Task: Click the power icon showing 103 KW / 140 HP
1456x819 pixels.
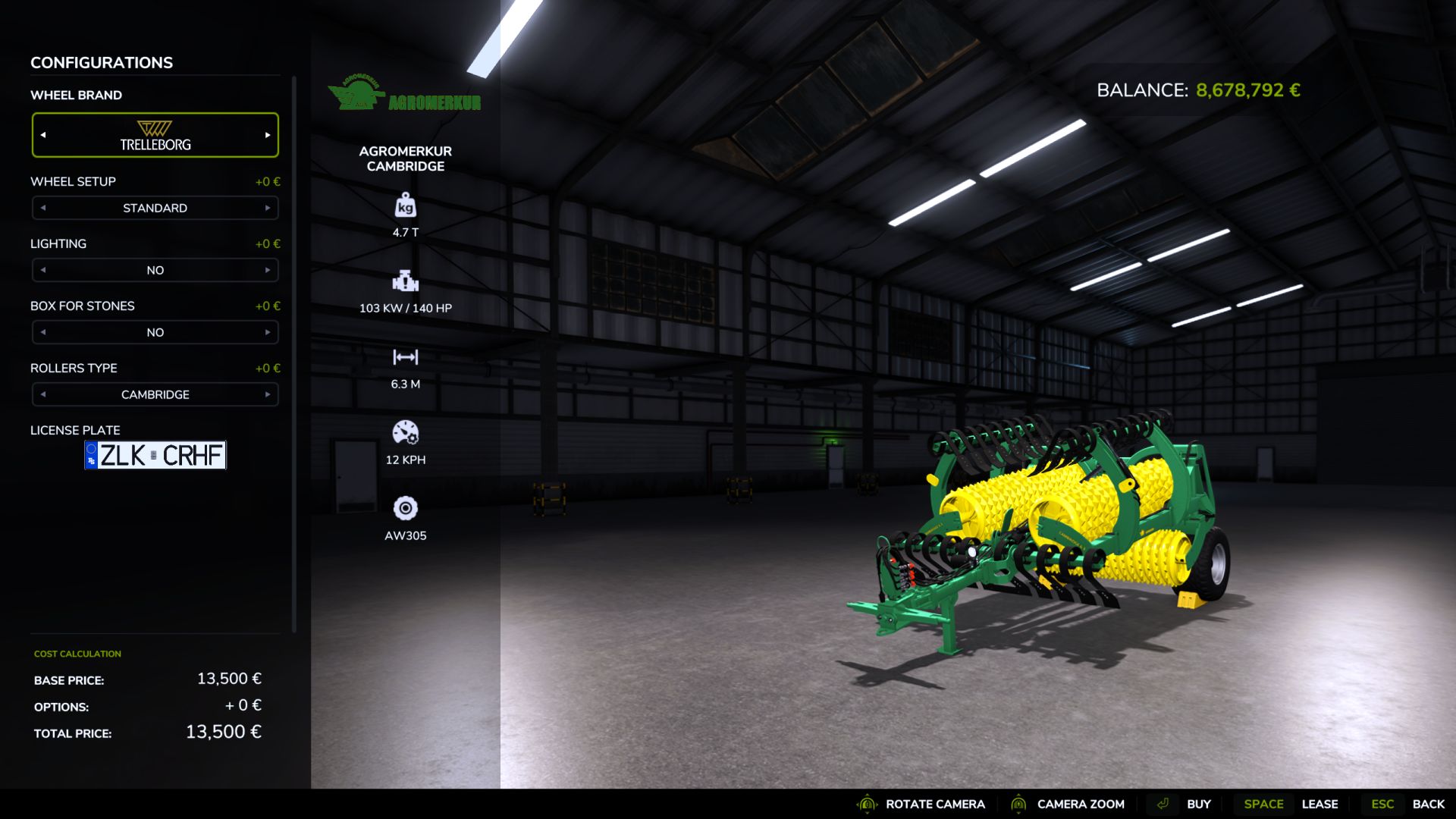Action: click(x=406, y=282)
